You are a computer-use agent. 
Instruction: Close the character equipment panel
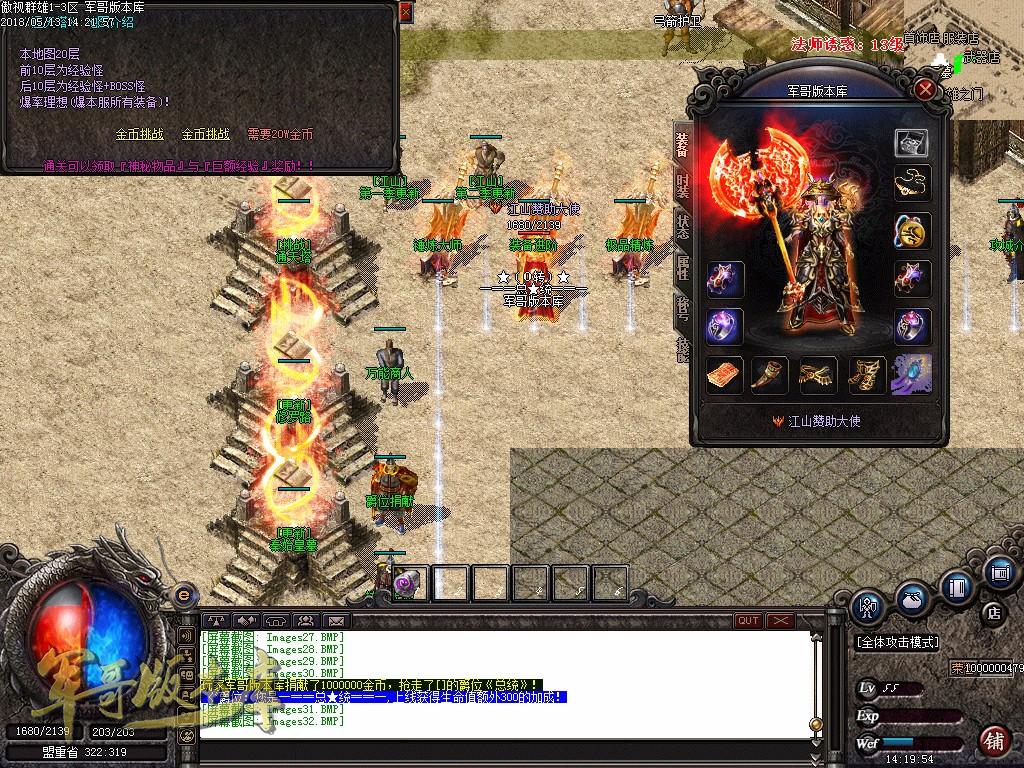(926, 90)
